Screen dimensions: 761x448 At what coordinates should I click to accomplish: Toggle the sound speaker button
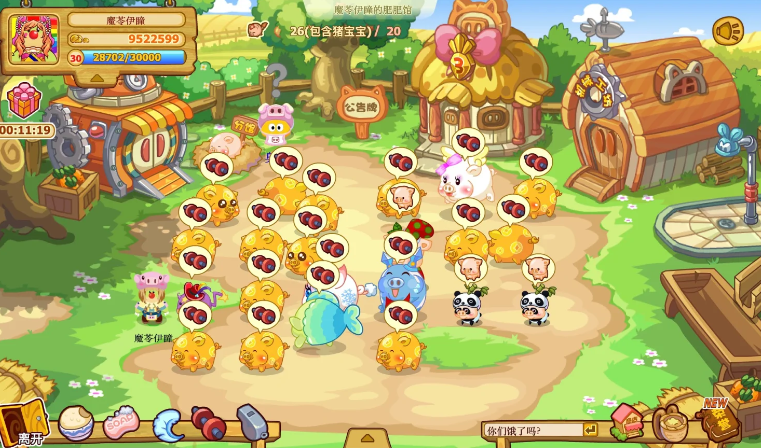(x=728, y=31)
